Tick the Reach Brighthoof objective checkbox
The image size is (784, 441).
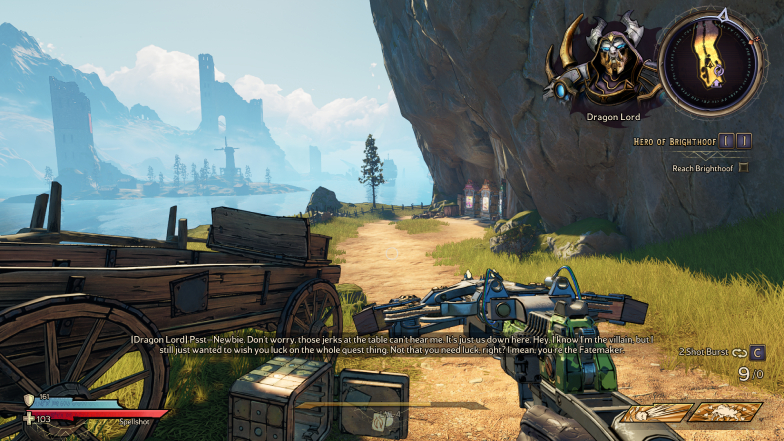743,167
